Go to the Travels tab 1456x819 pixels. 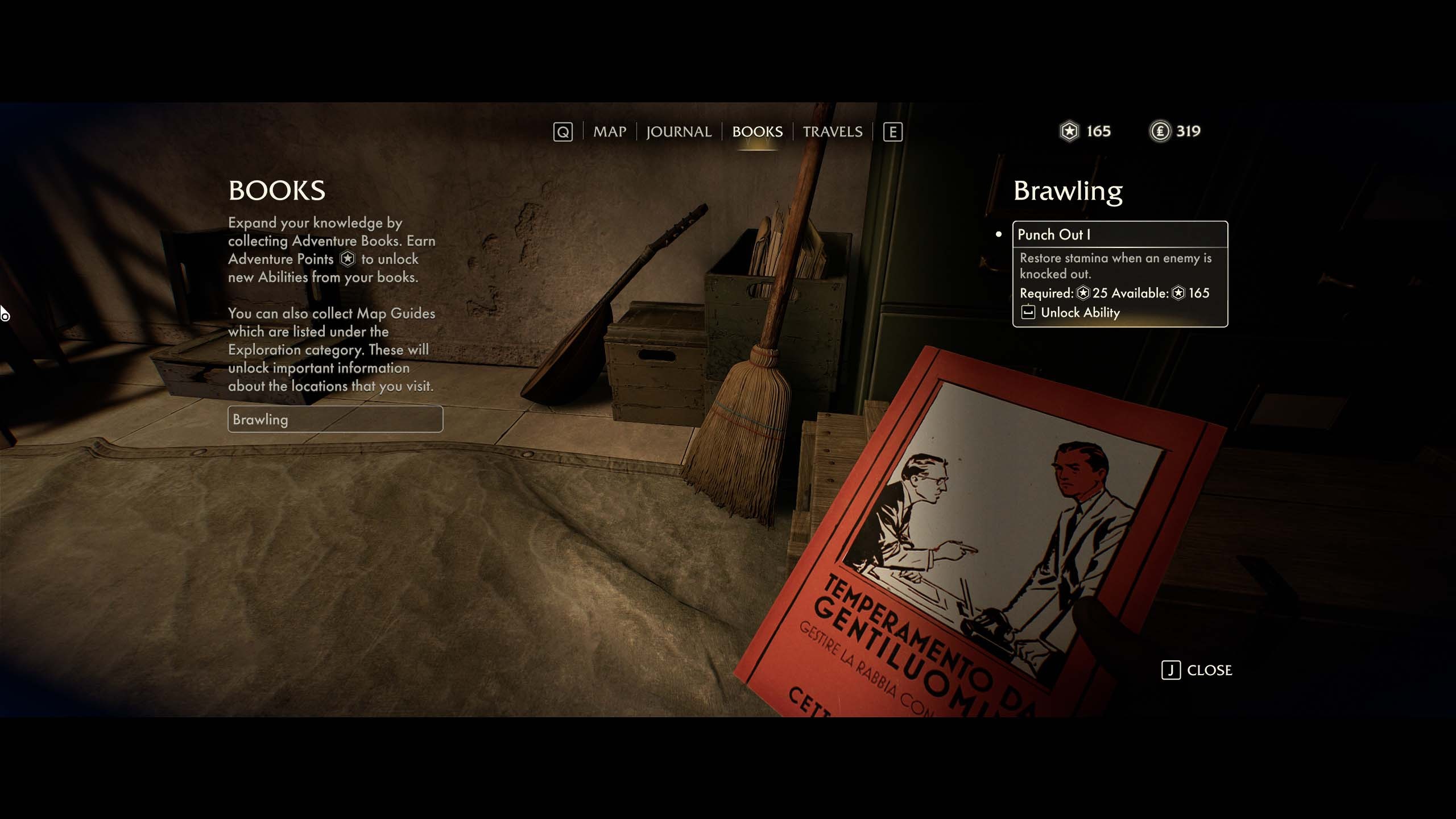click(832, 132)
